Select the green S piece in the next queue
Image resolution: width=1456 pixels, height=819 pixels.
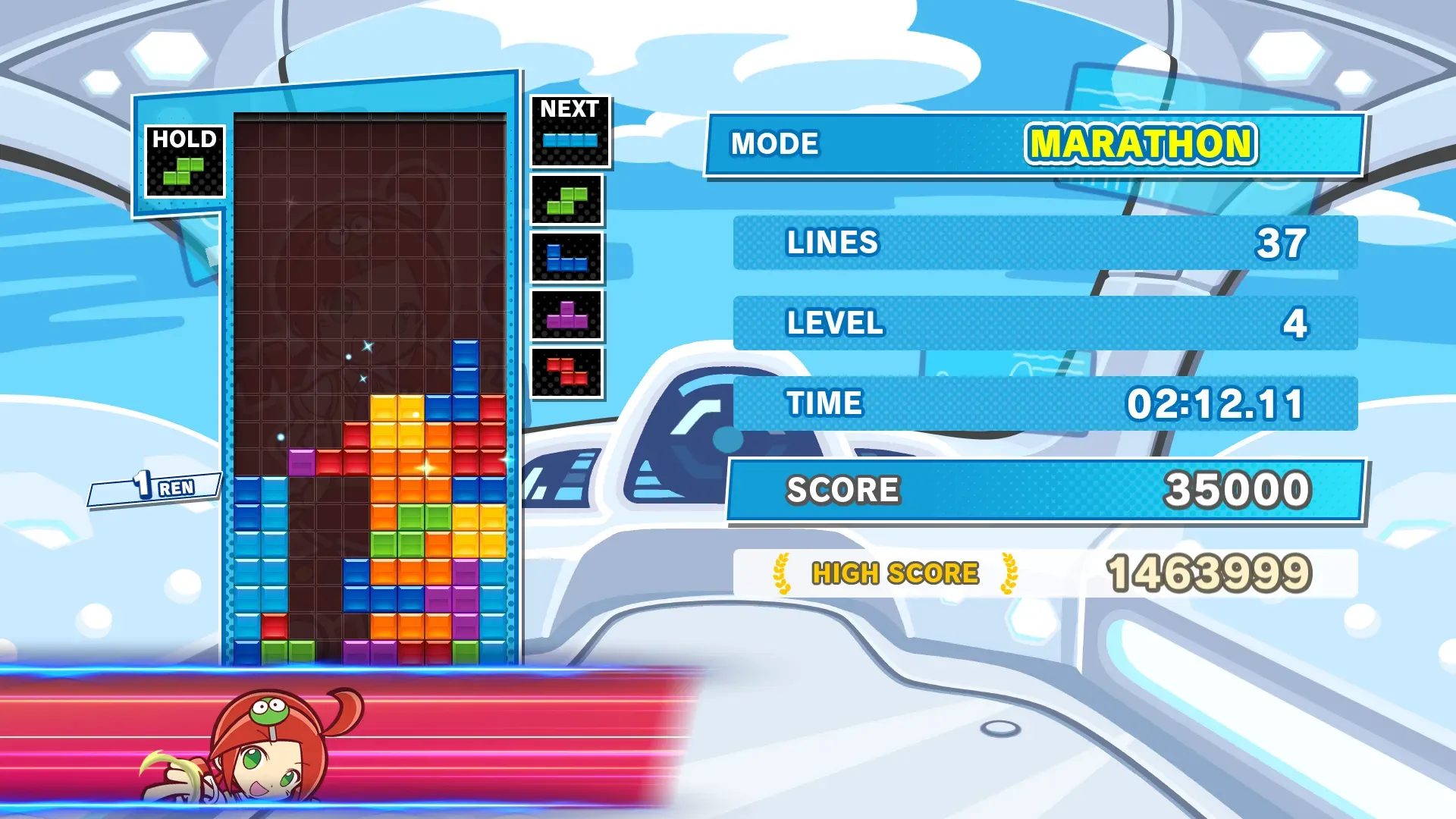567,201
